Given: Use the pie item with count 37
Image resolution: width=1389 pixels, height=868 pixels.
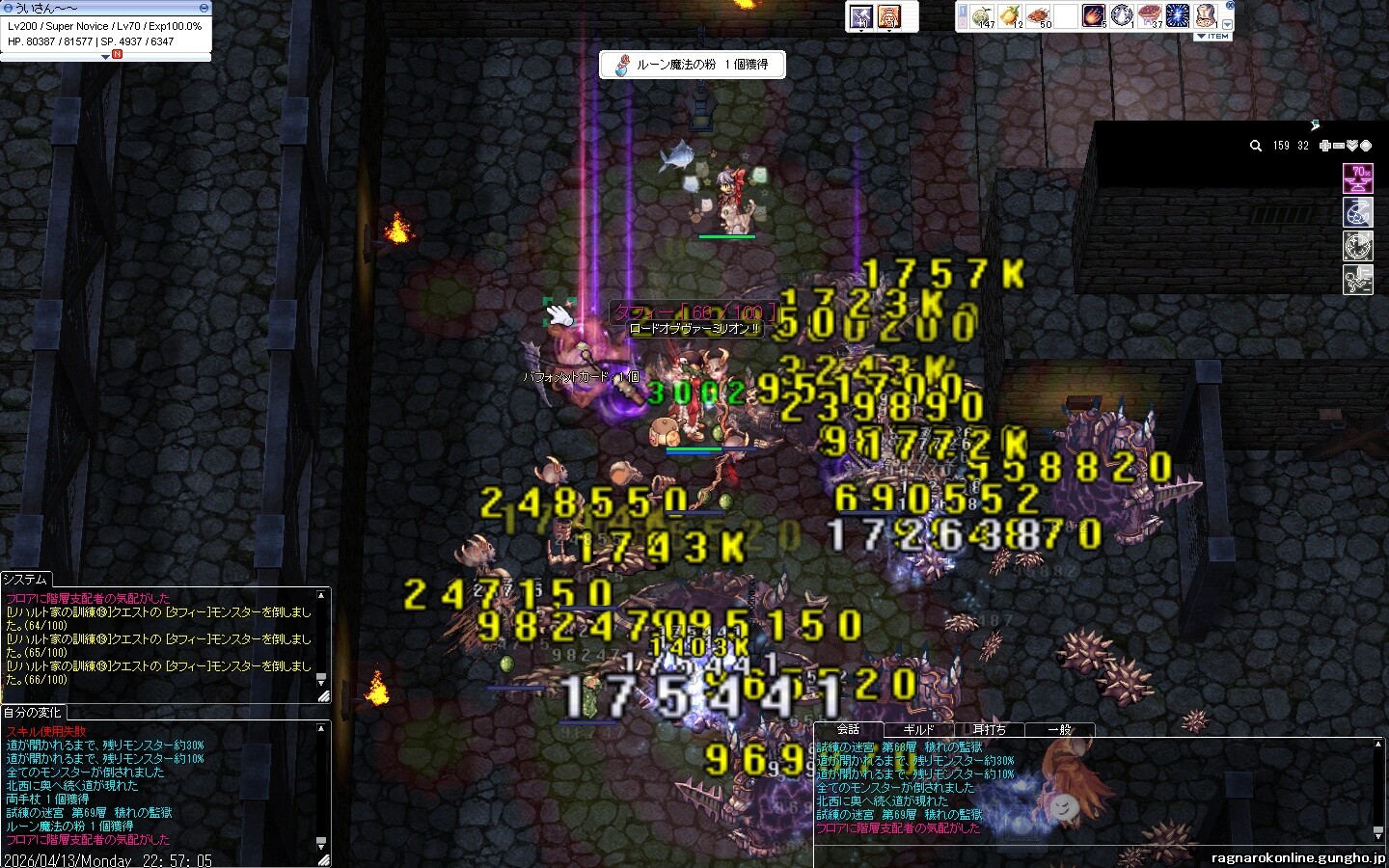Looking at the screenshot, I should (x=1150, y=16).
